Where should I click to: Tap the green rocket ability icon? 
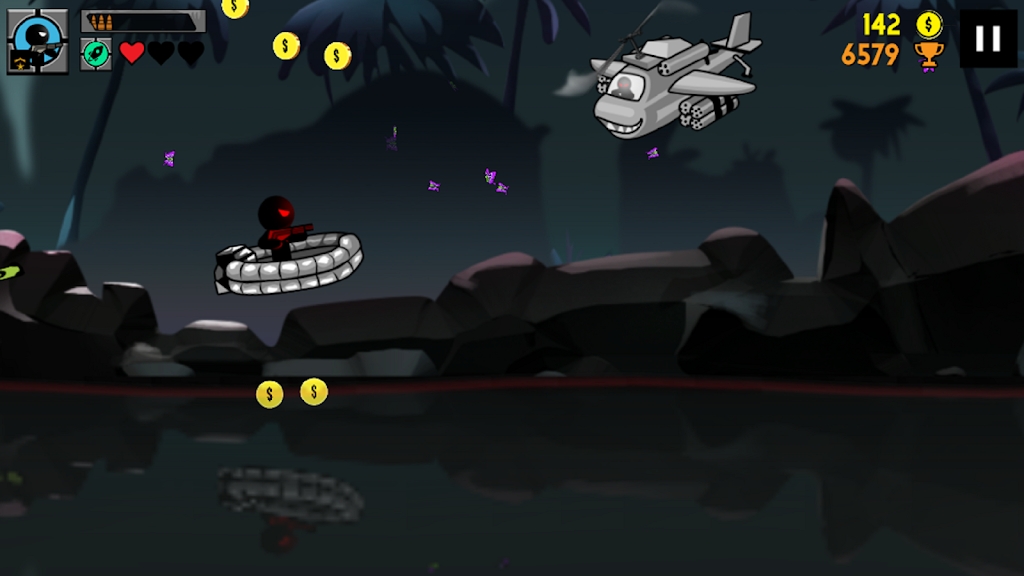coord(95,53)
